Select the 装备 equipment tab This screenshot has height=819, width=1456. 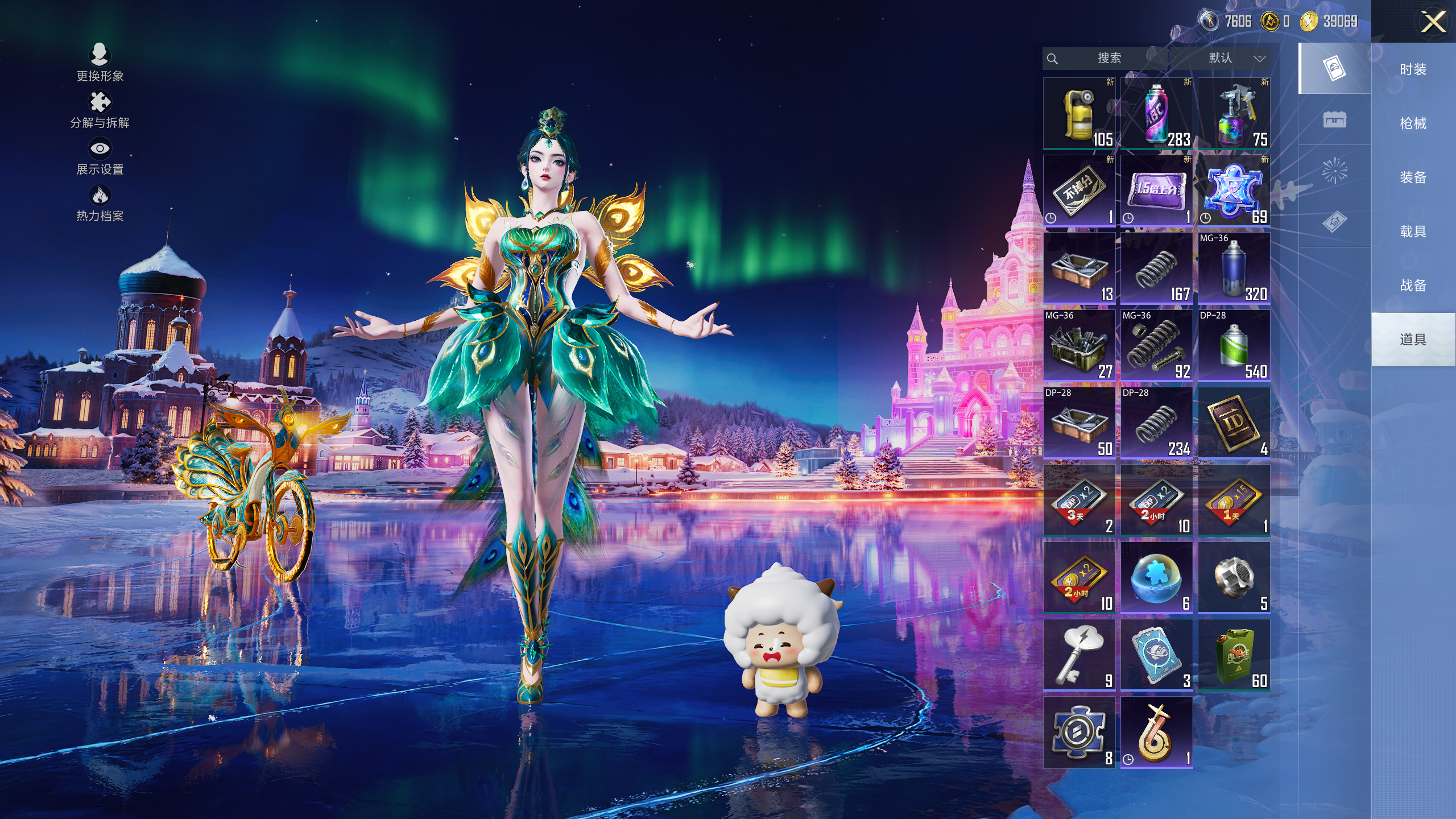click(x=1413, y=177)
